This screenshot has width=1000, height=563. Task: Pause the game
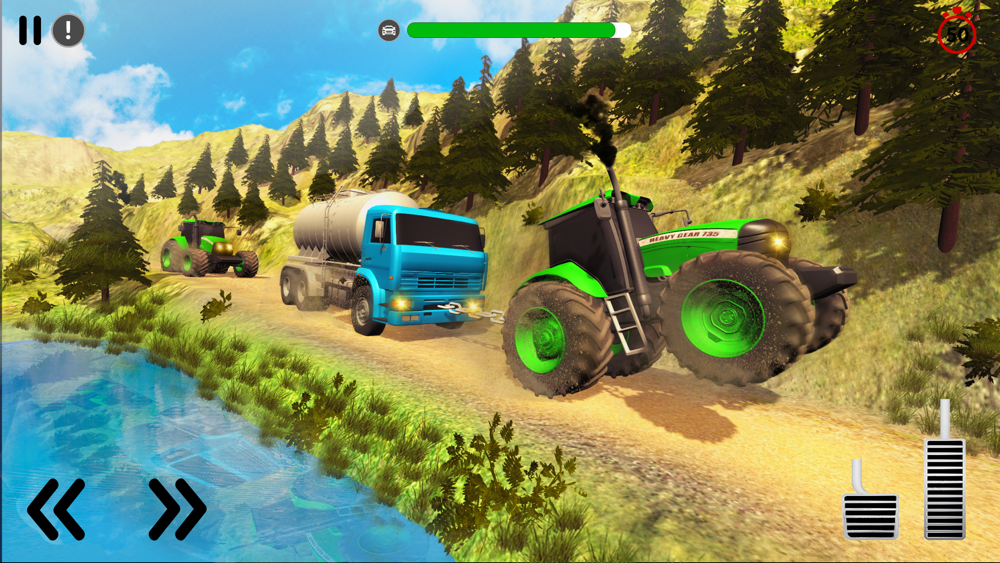(30, 31)
